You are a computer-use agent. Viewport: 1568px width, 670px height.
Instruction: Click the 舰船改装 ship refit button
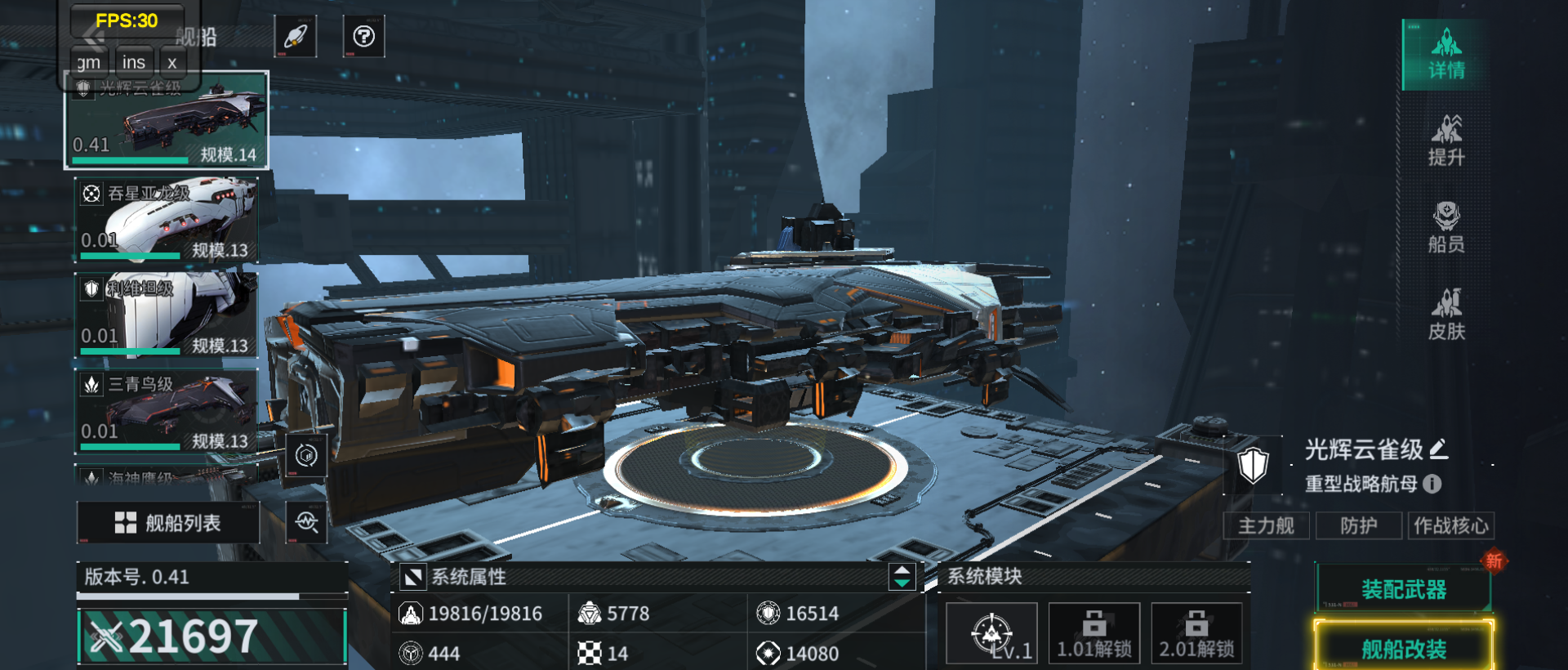click(1403, 649)
